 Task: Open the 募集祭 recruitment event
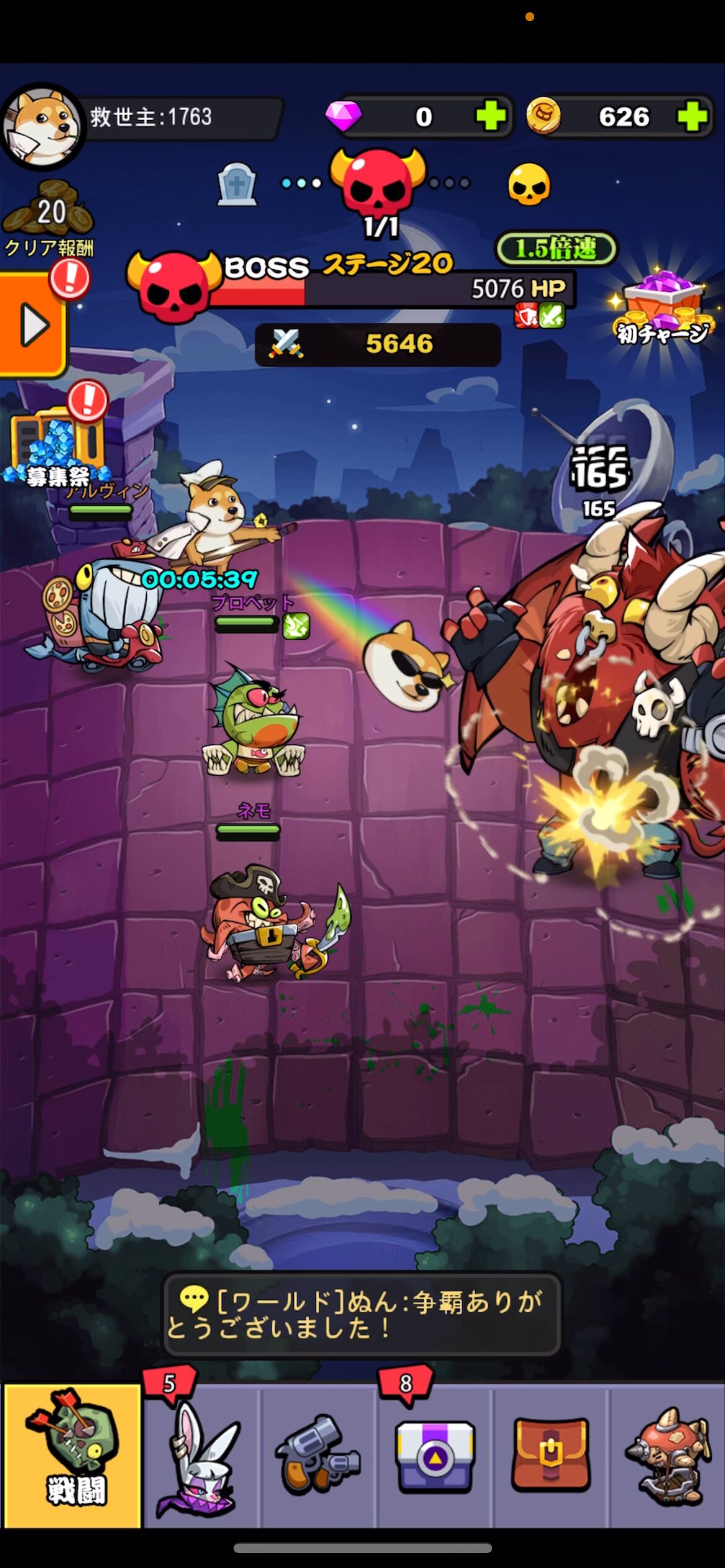coord(57,446)
